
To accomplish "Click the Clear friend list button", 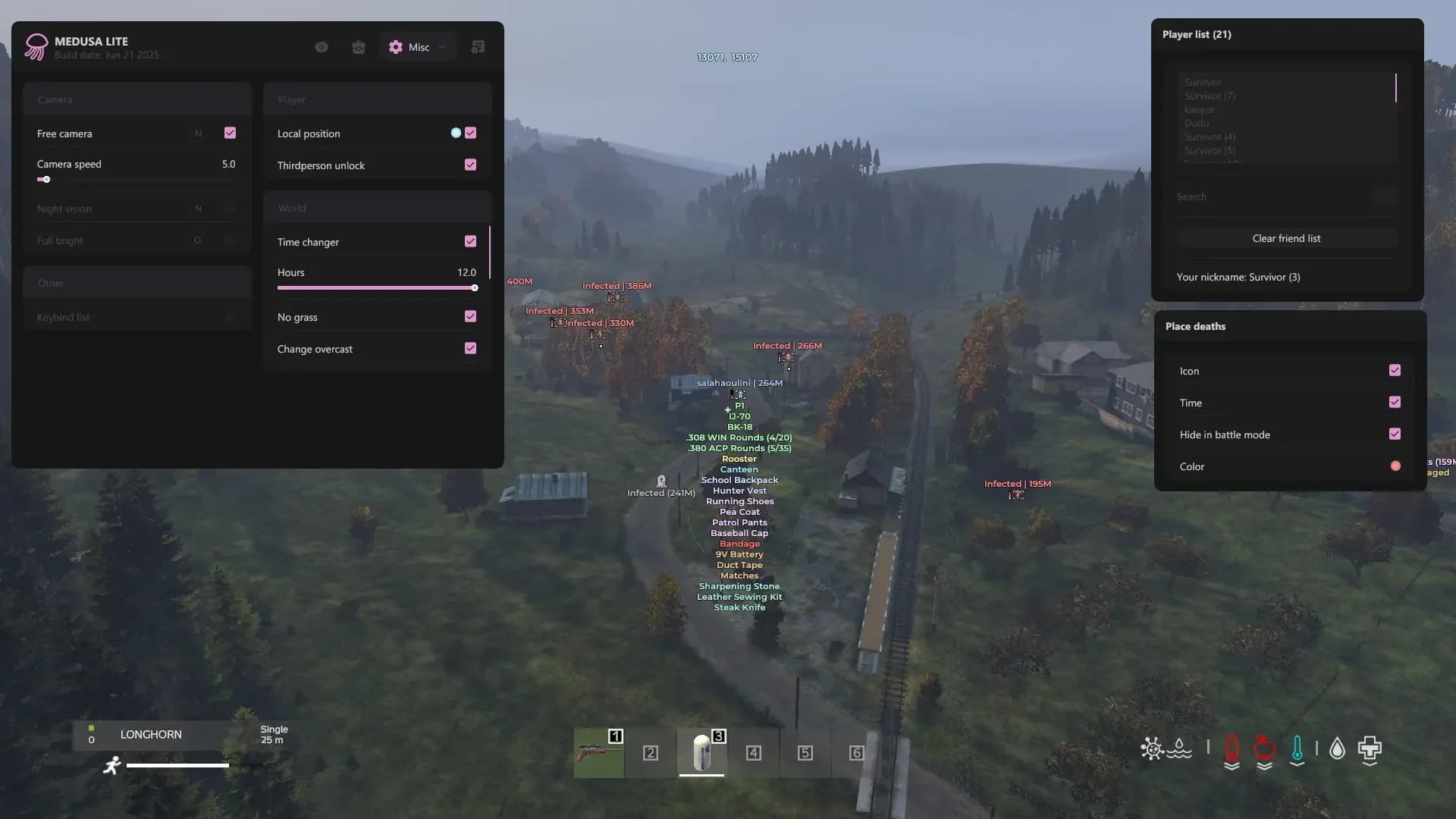I will (1286, 237).
